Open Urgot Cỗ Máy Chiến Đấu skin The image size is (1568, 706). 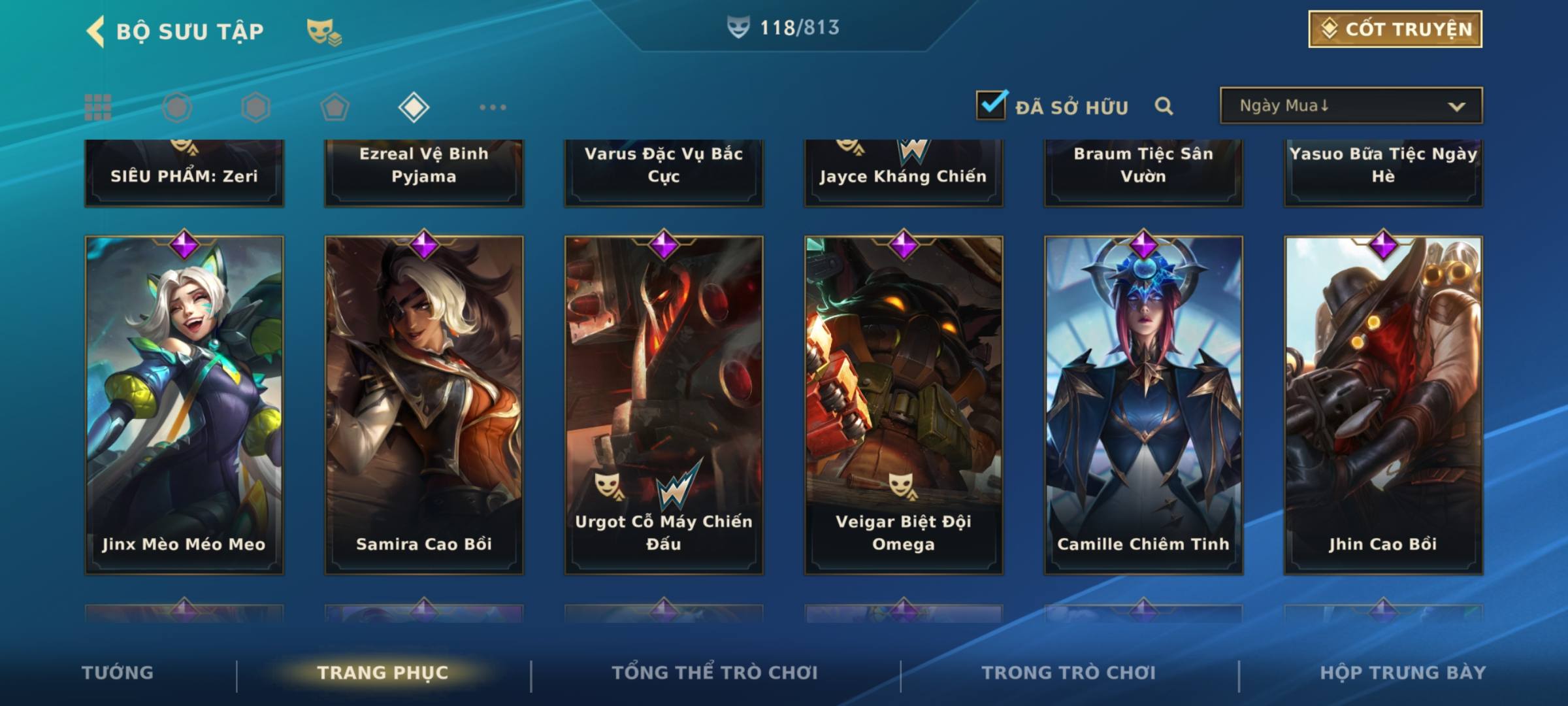pos(664,405)
